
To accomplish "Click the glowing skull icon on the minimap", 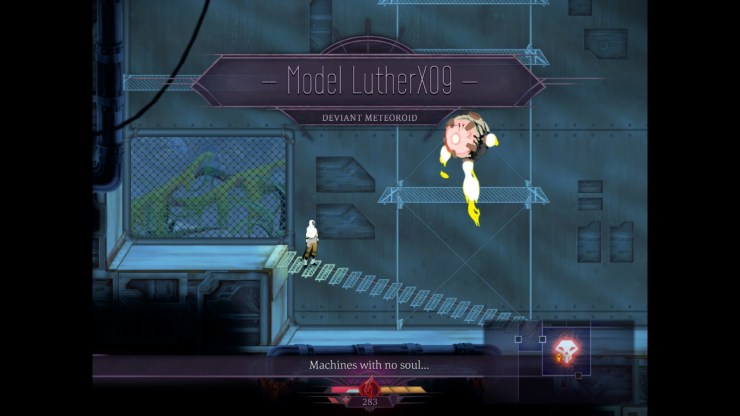I will coord(565,350).
